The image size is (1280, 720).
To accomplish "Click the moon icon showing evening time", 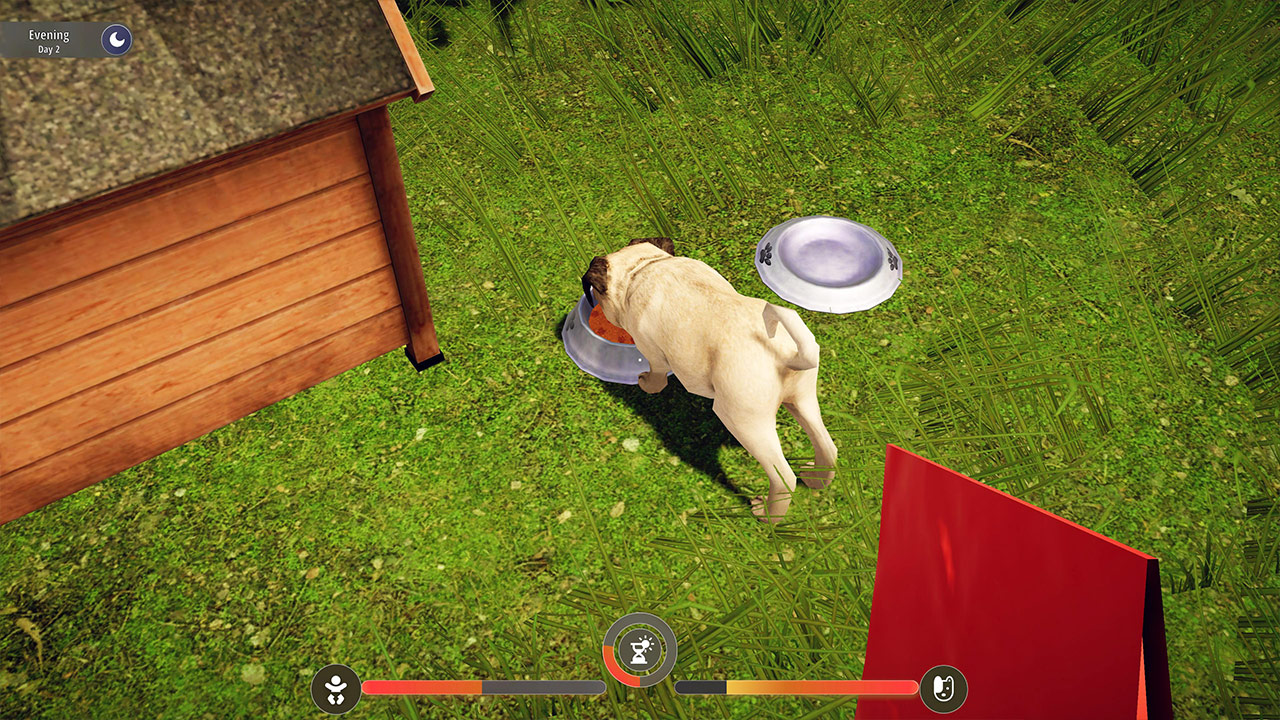I will pyautogui.click(x=116, y=40).
